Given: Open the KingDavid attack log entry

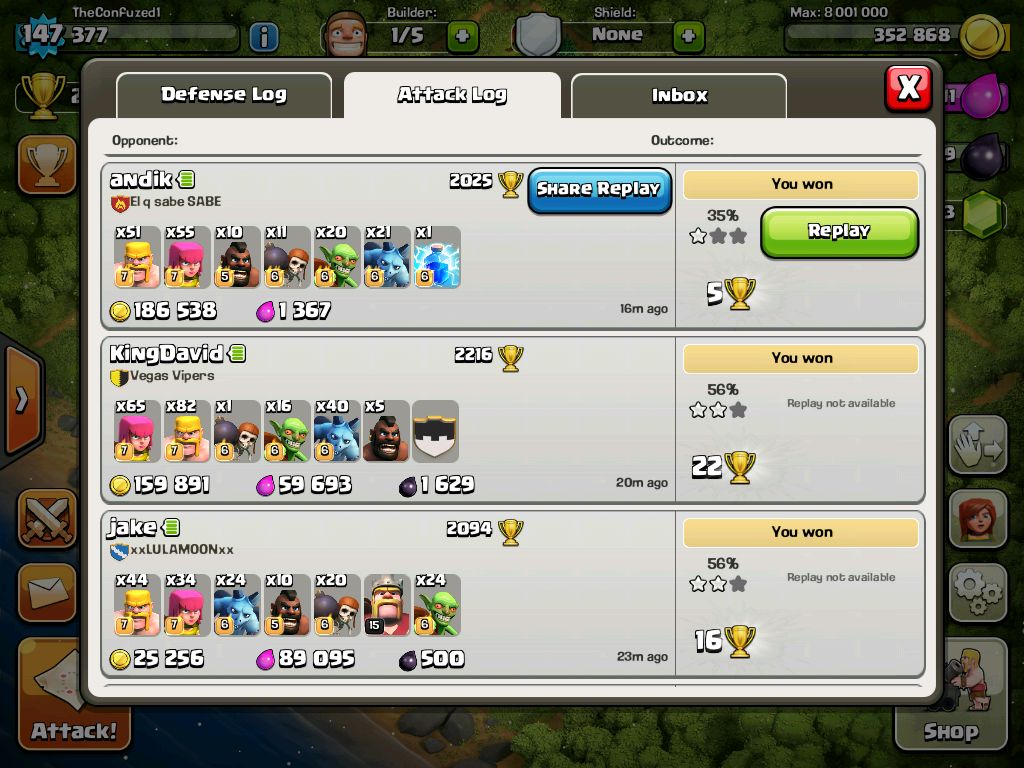Looking at the screenshot, I should (x=390, y=420).
